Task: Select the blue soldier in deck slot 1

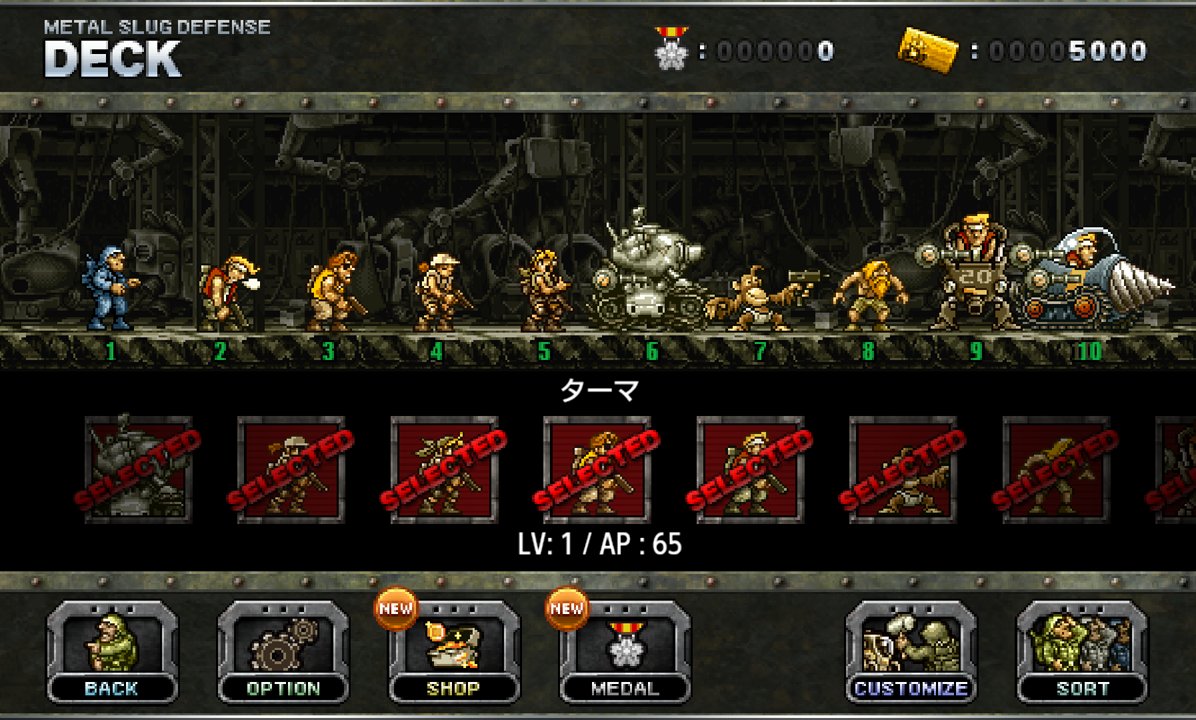Action: pos(110,290)
